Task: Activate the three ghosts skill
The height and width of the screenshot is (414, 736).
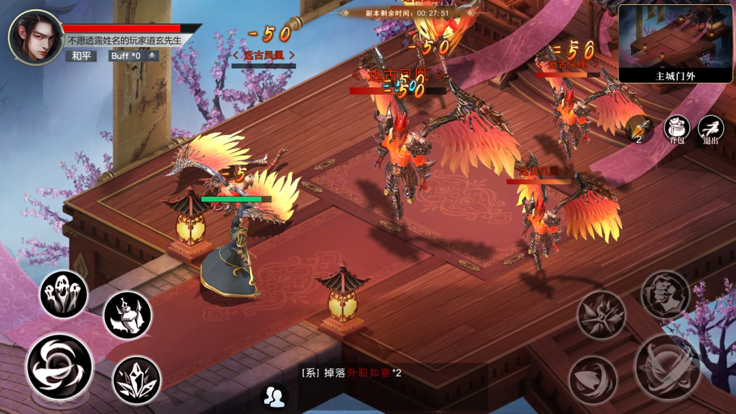Action: 63,294
